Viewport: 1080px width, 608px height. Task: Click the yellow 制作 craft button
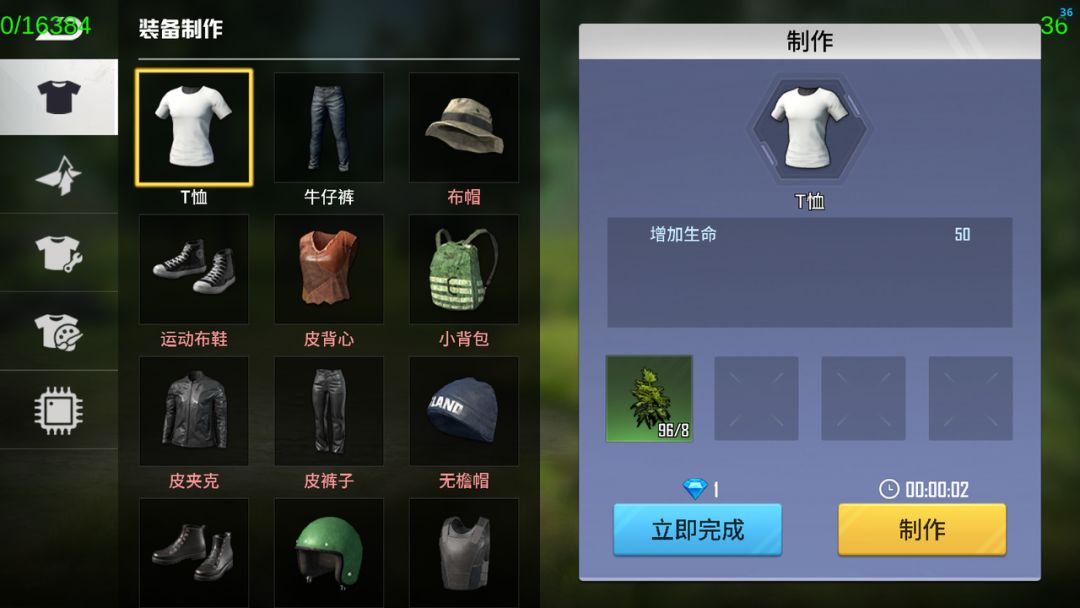point(921,529)
